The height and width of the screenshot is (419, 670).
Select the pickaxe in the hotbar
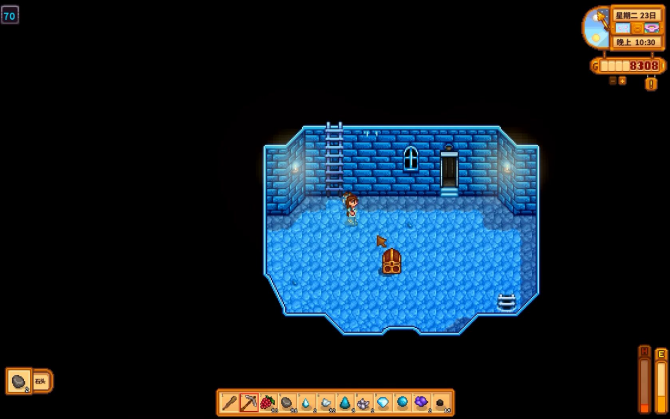[x=248, y=403]
